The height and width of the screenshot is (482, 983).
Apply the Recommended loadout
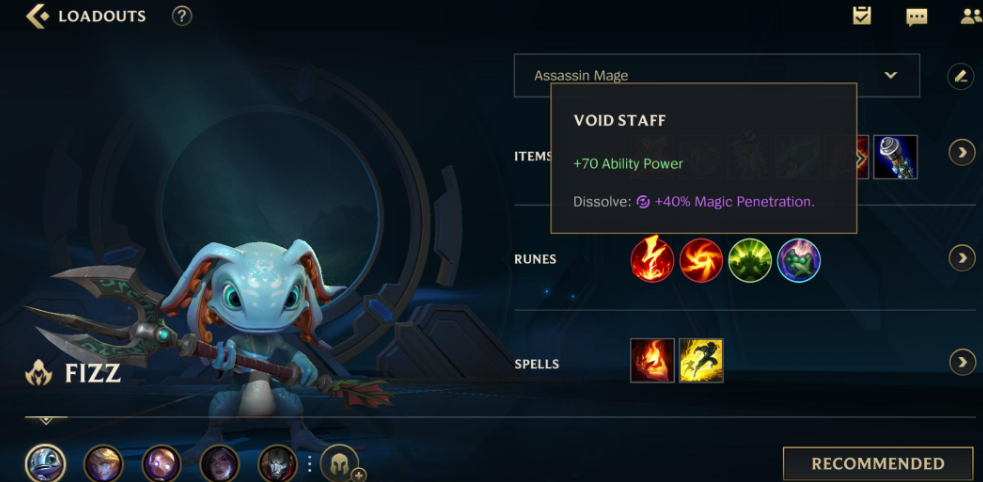tap(877, 464)
